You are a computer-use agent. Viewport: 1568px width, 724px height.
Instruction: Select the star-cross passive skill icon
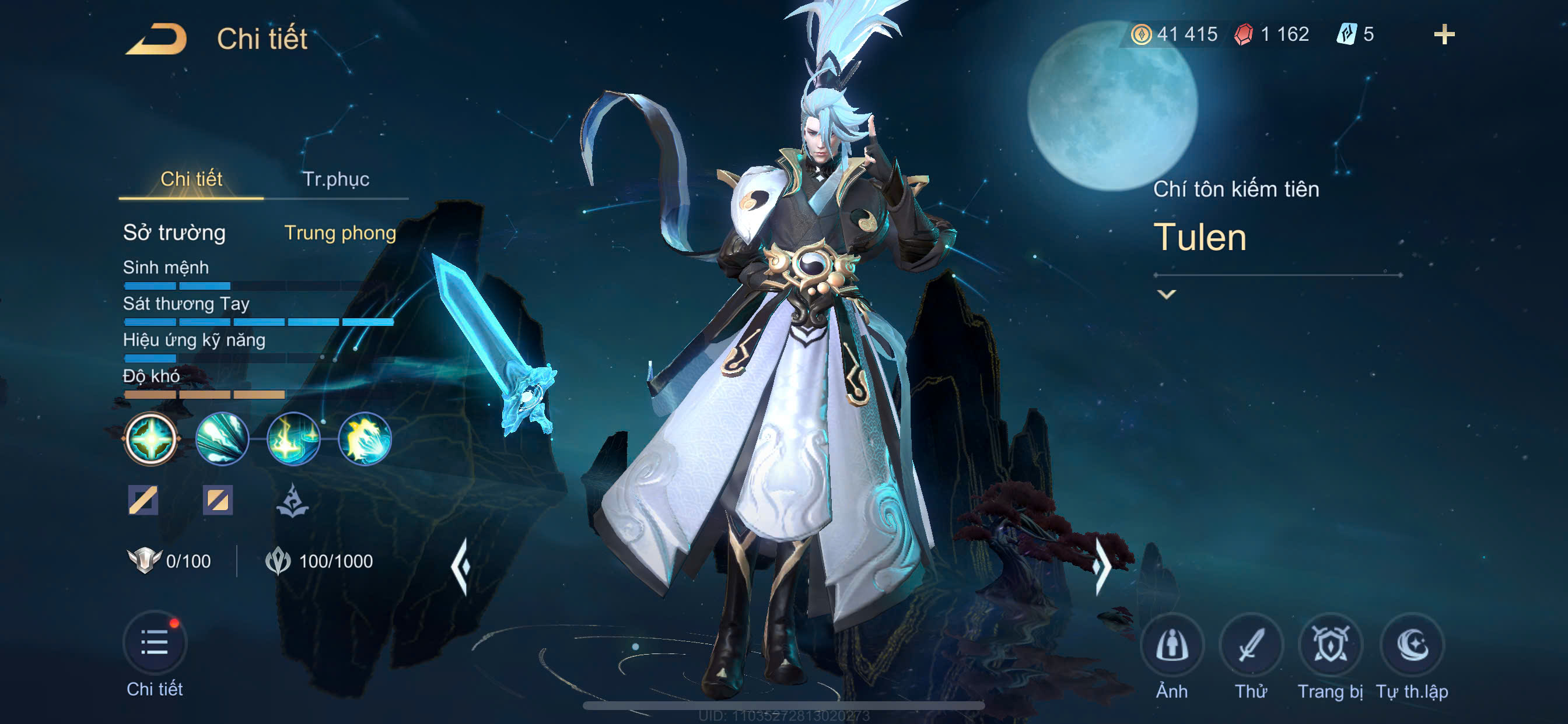click(150, 438)
